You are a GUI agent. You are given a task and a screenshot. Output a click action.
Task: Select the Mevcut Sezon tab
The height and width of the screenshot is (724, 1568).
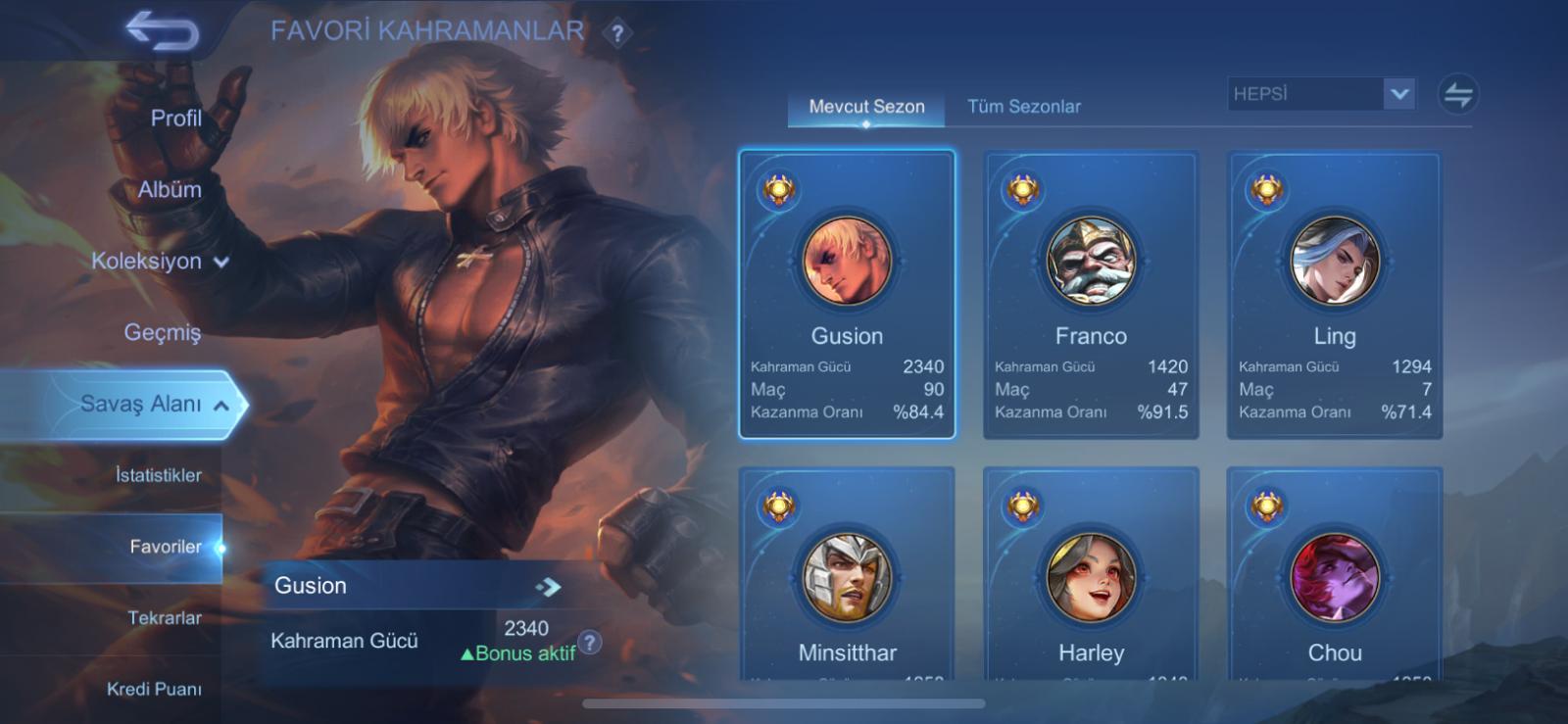pos(865,106)
